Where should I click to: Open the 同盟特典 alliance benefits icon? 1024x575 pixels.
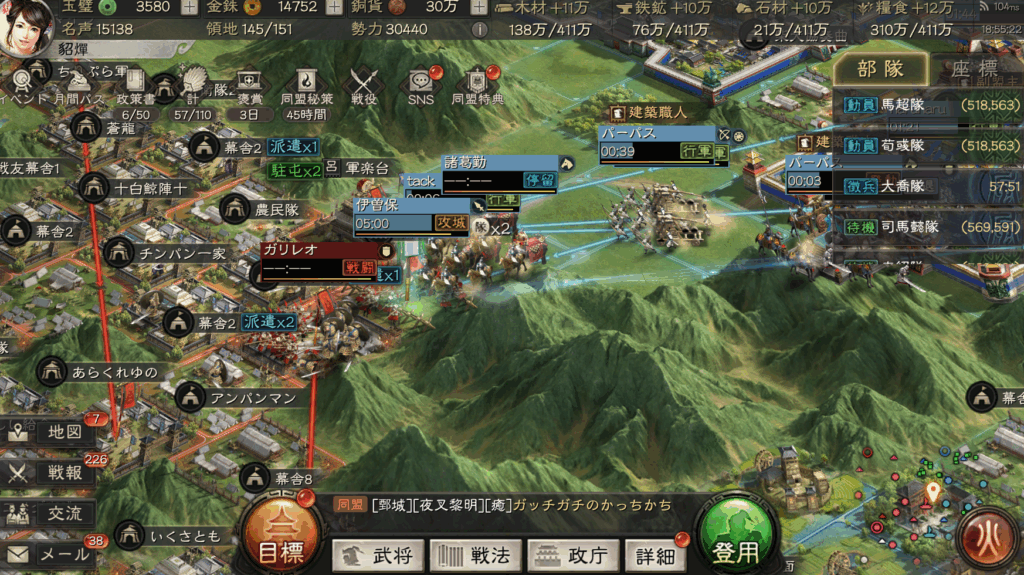tap(477, 84)
